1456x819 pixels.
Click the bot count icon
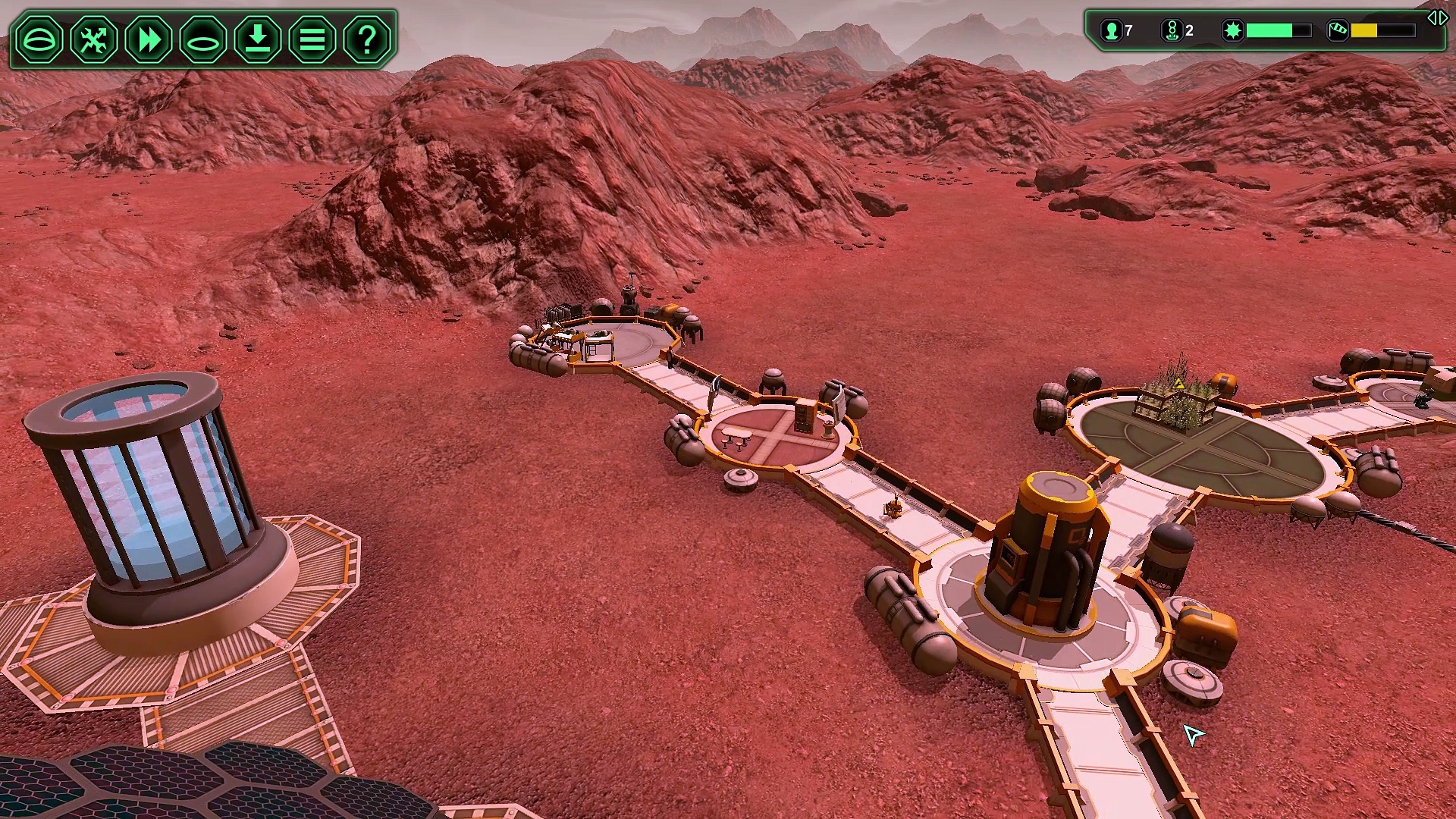1172,31
